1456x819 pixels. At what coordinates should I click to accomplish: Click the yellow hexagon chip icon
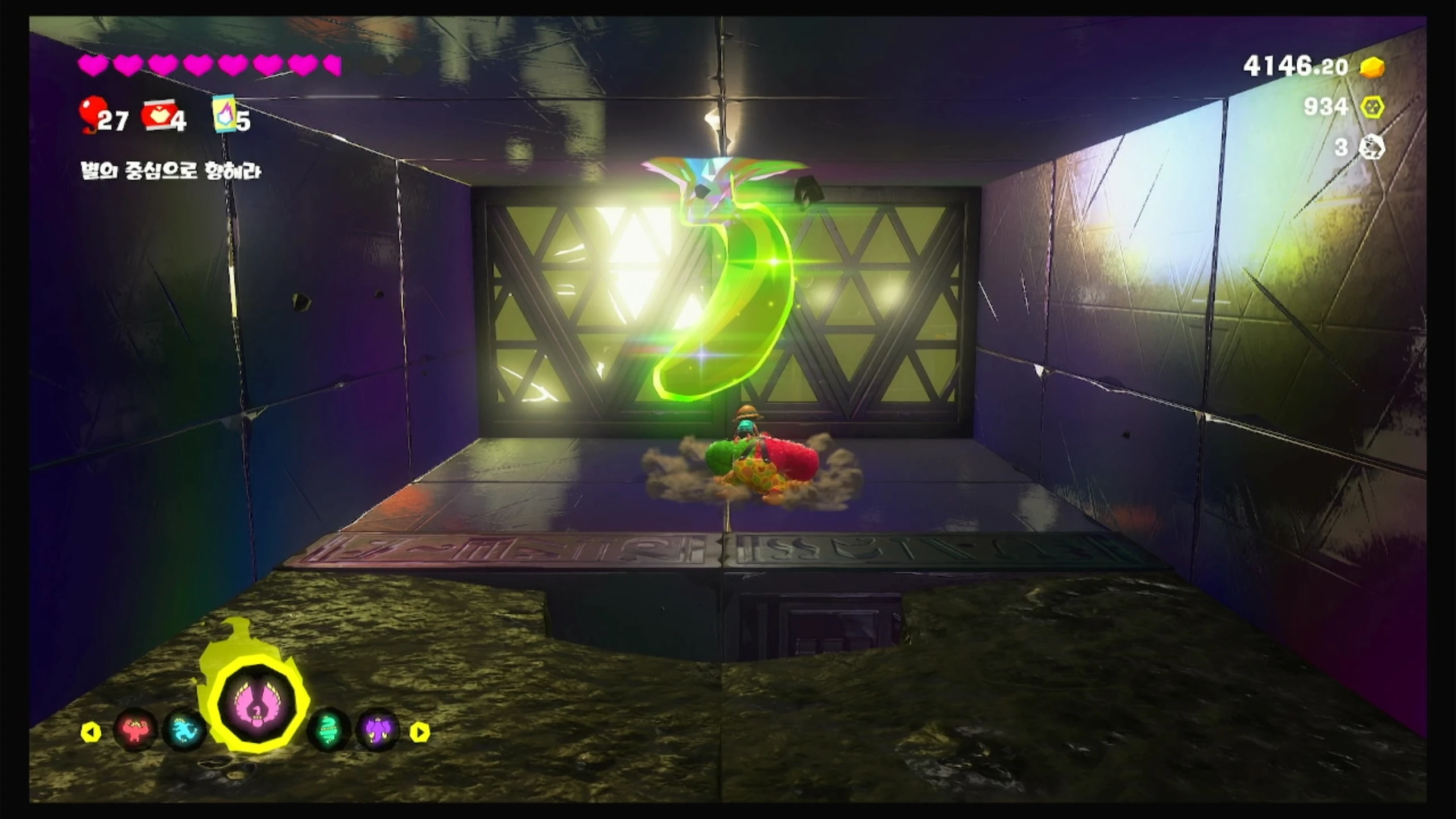coord(1372,106)
